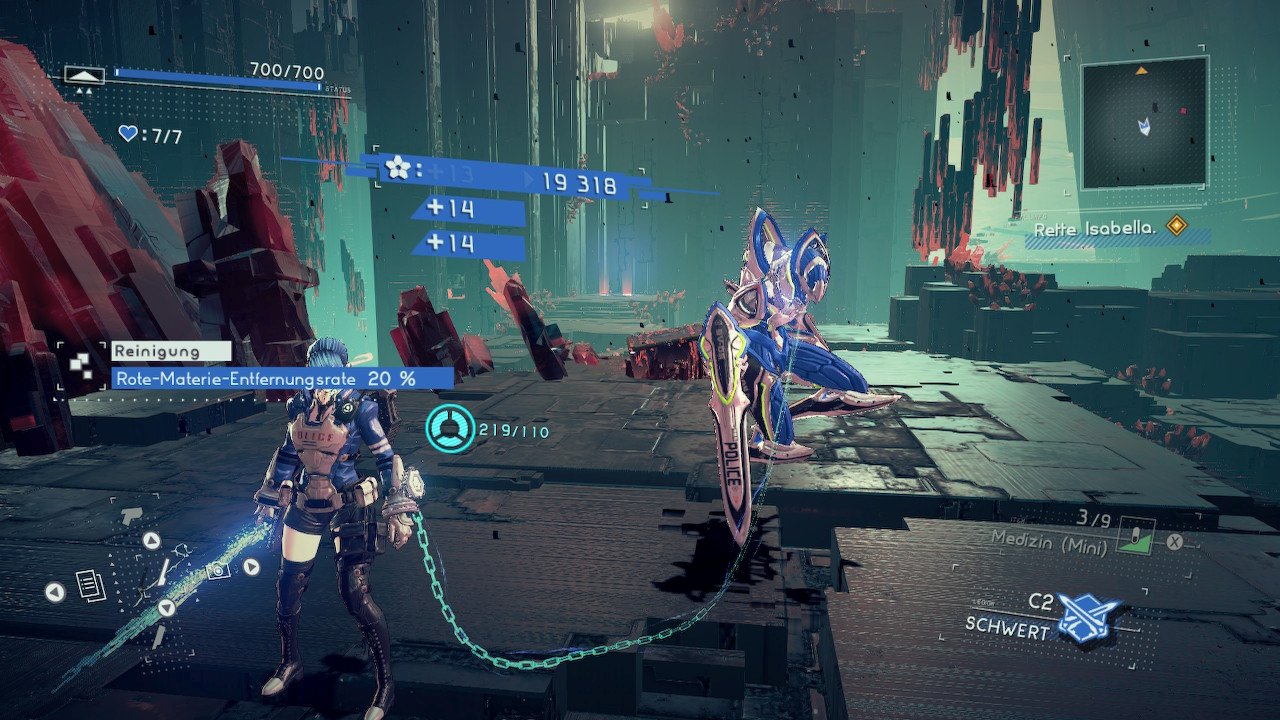
Task: Click the blue heart icon
Action: click(x=128, y=133)
